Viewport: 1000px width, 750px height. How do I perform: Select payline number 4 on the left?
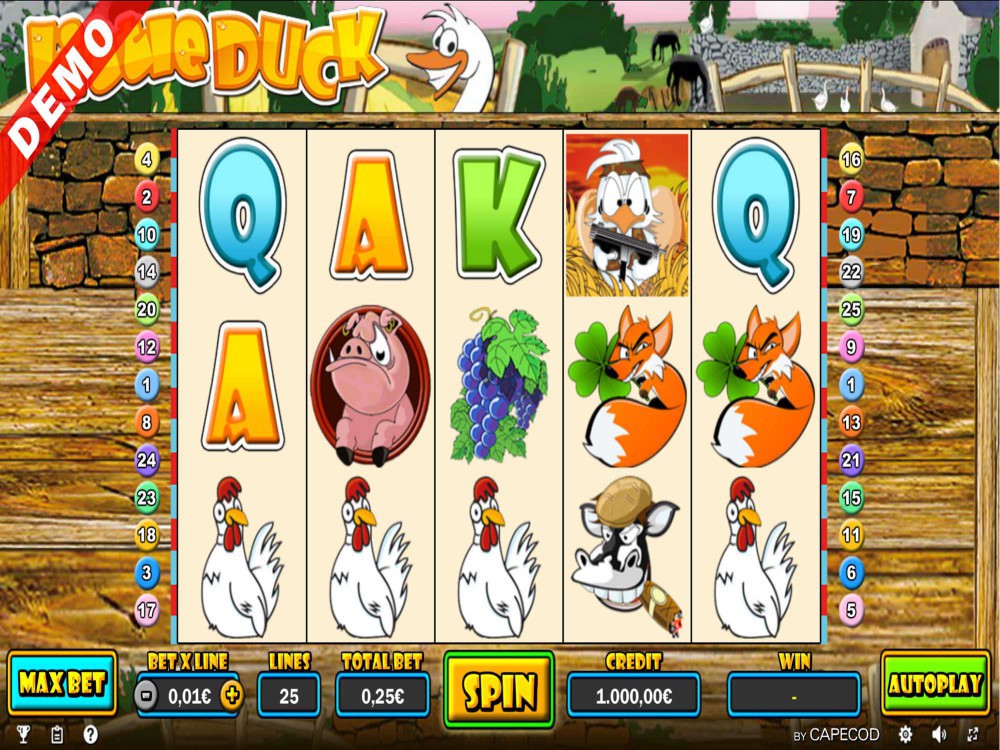[147, 159]
